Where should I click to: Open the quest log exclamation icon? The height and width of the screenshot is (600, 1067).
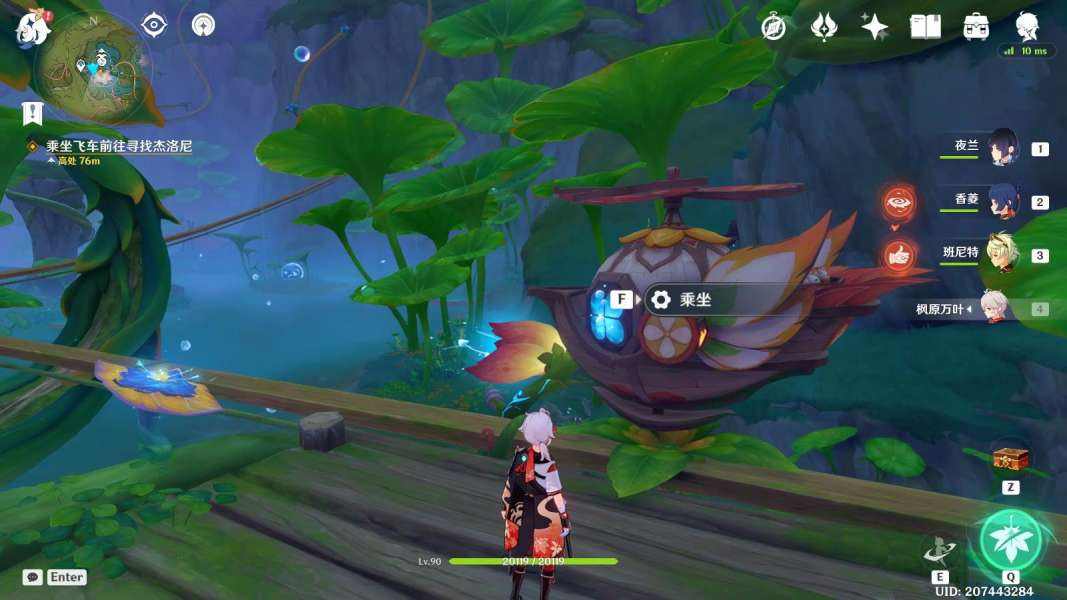coord(34,113)
